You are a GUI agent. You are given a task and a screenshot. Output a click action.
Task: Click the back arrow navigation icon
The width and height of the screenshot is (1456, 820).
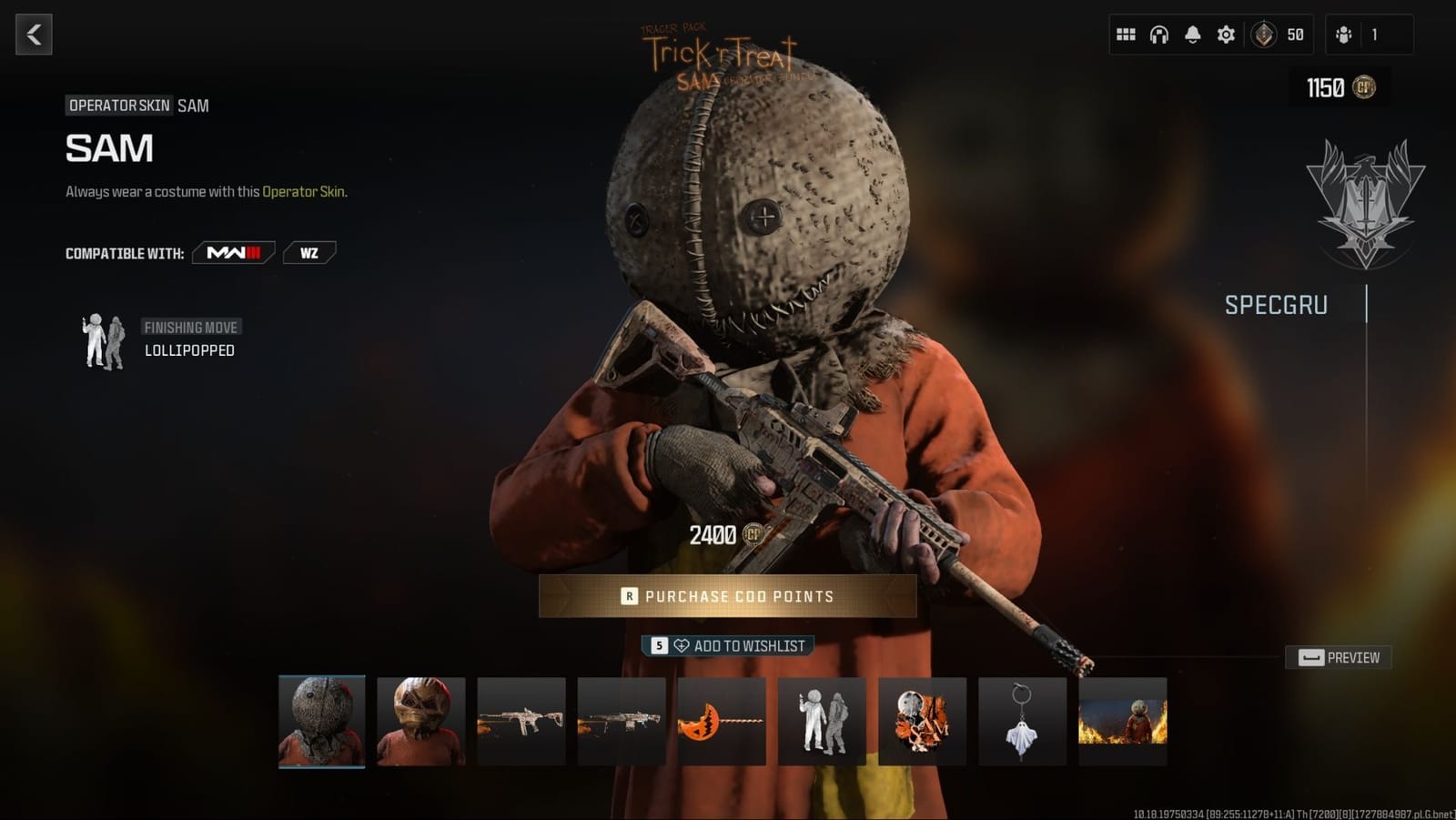point(34,34)
